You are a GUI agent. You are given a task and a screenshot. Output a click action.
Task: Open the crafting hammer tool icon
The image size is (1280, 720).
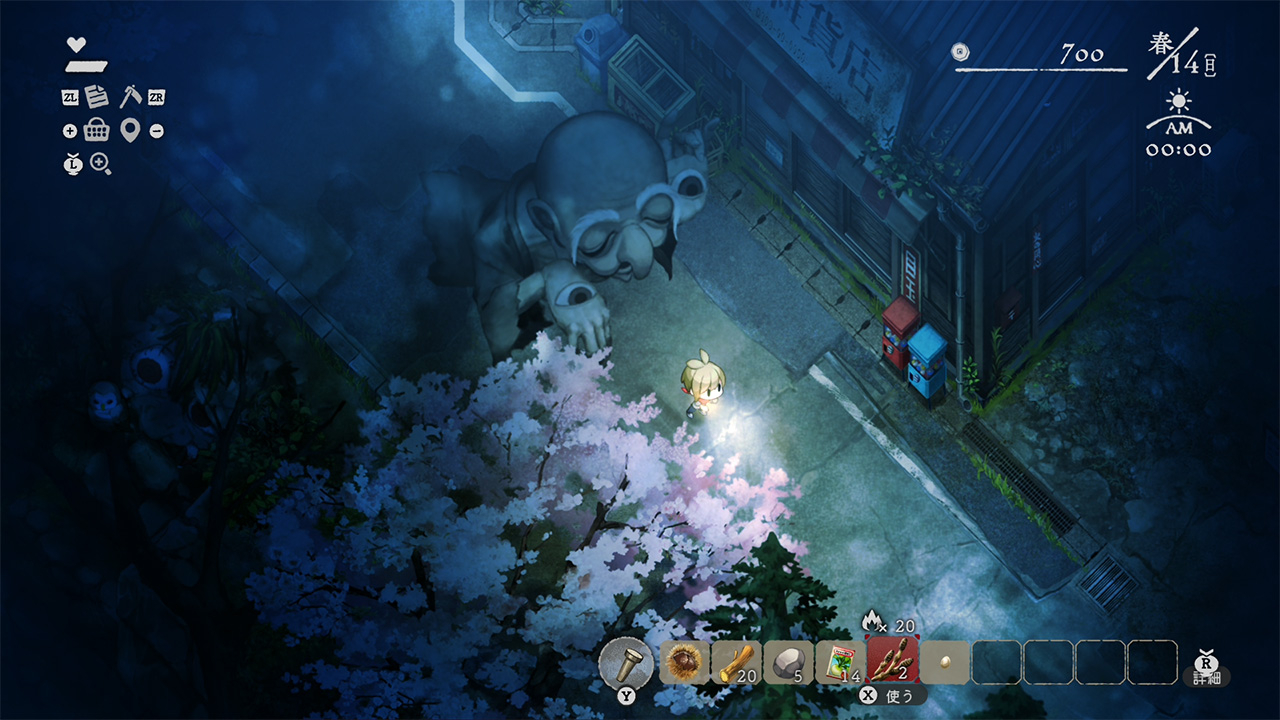pos(129,97)
